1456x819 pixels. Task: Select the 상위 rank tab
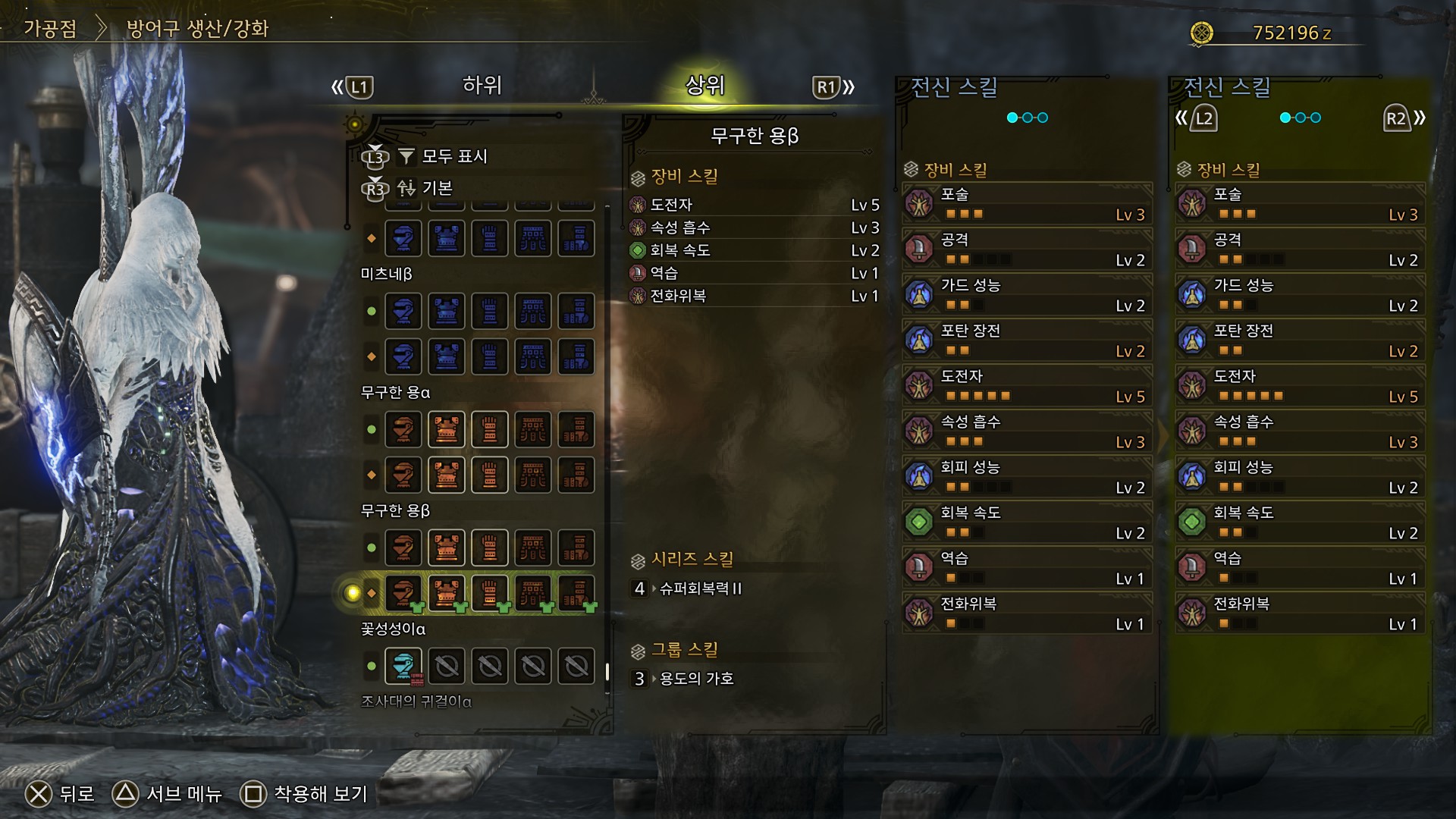[705, 86]
